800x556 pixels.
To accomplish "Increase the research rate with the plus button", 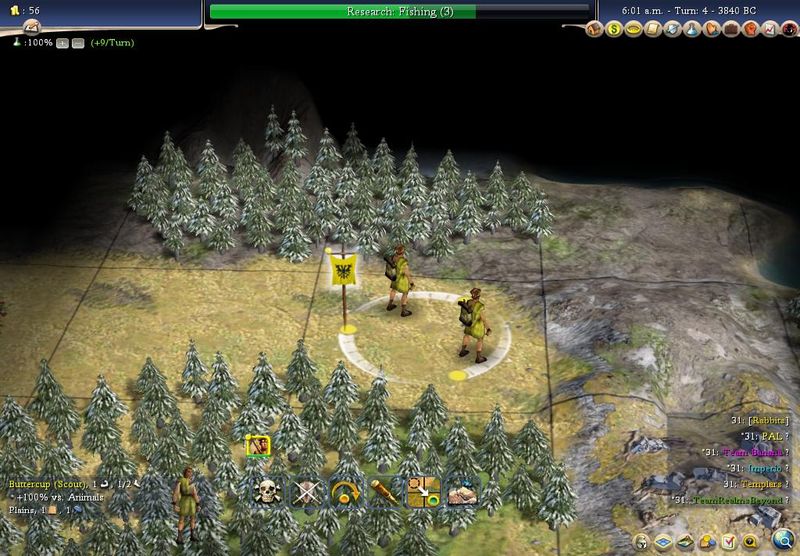I will tap(63, 43).
